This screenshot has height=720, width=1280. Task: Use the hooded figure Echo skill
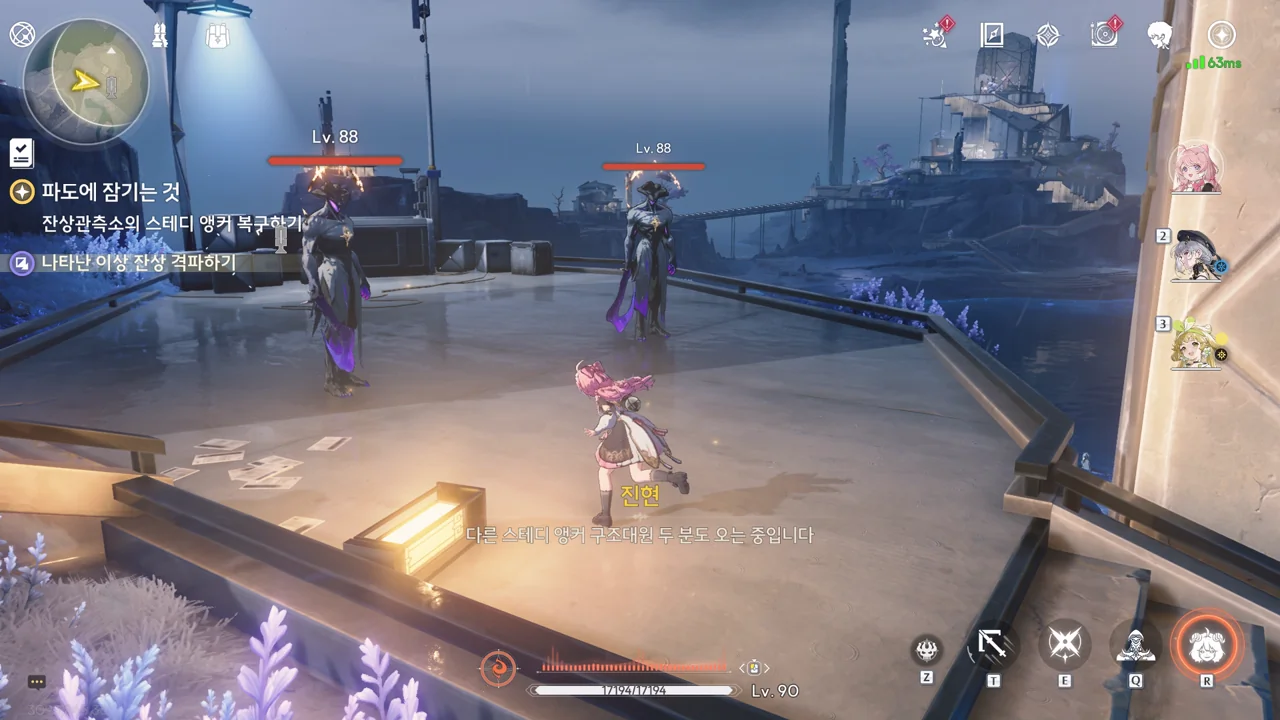1135,647
